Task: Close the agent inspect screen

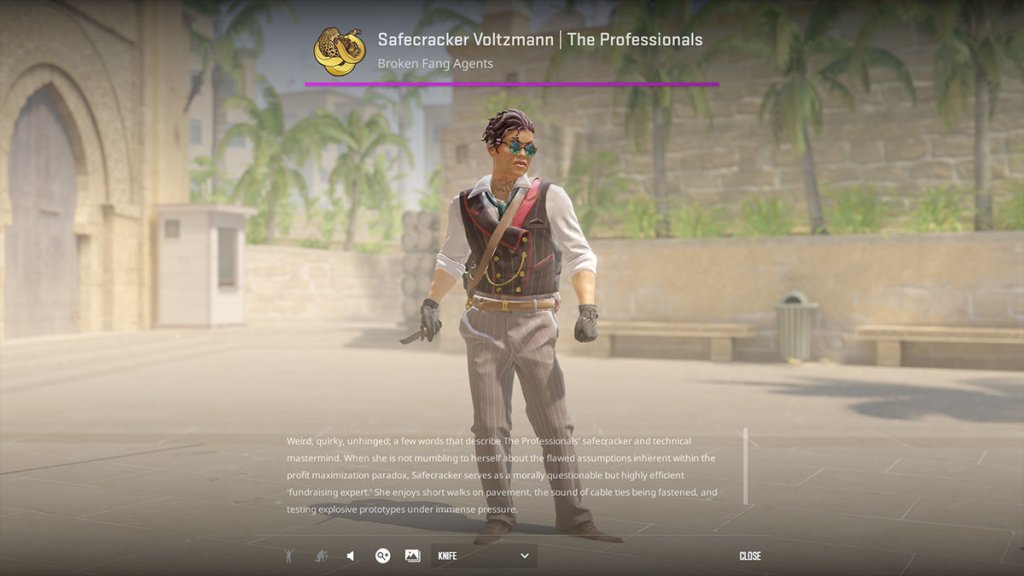Action: [x=750, y=556]
